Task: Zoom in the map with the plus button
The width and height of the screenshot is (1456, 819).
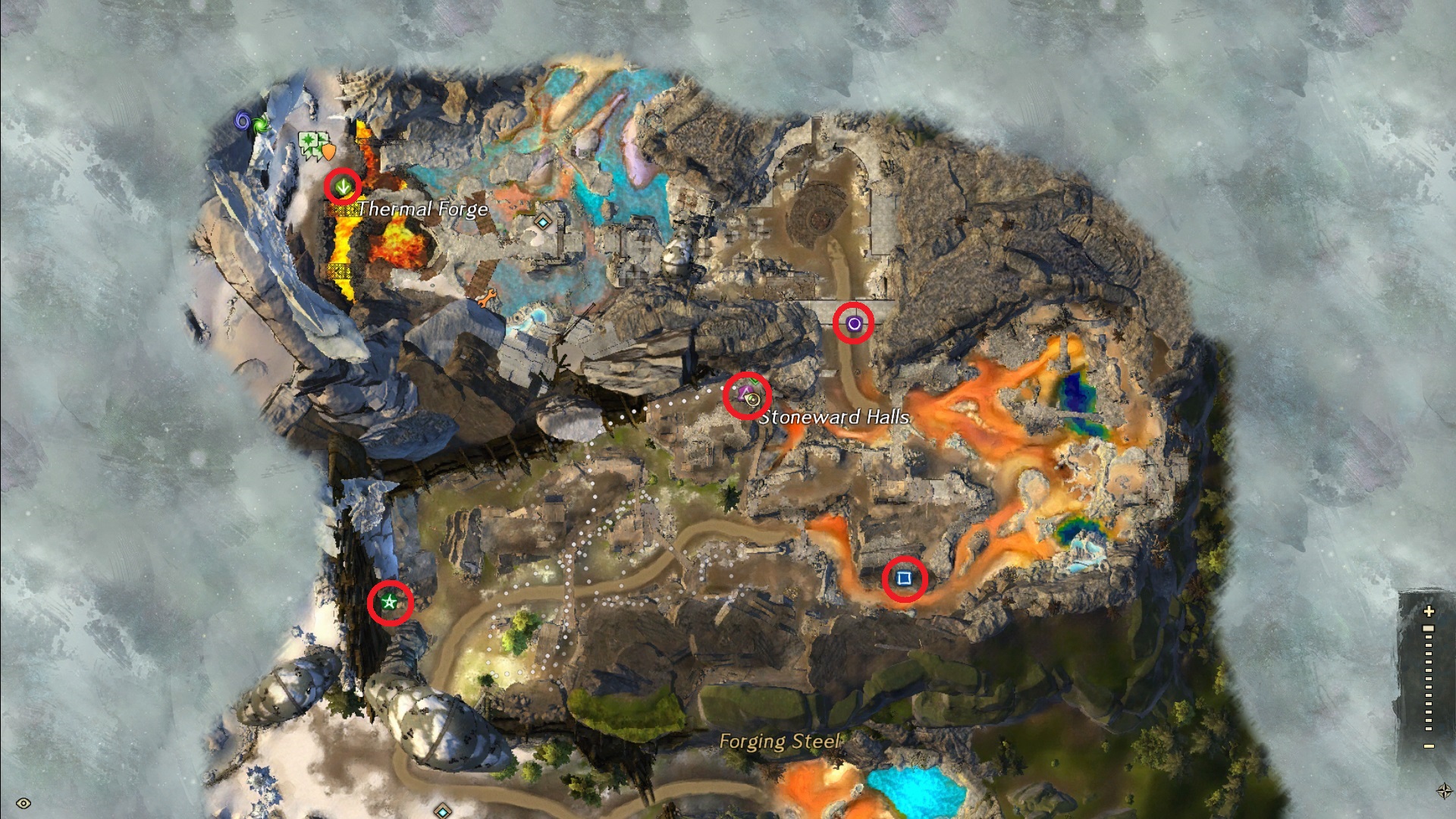Action: [1429, 611]
